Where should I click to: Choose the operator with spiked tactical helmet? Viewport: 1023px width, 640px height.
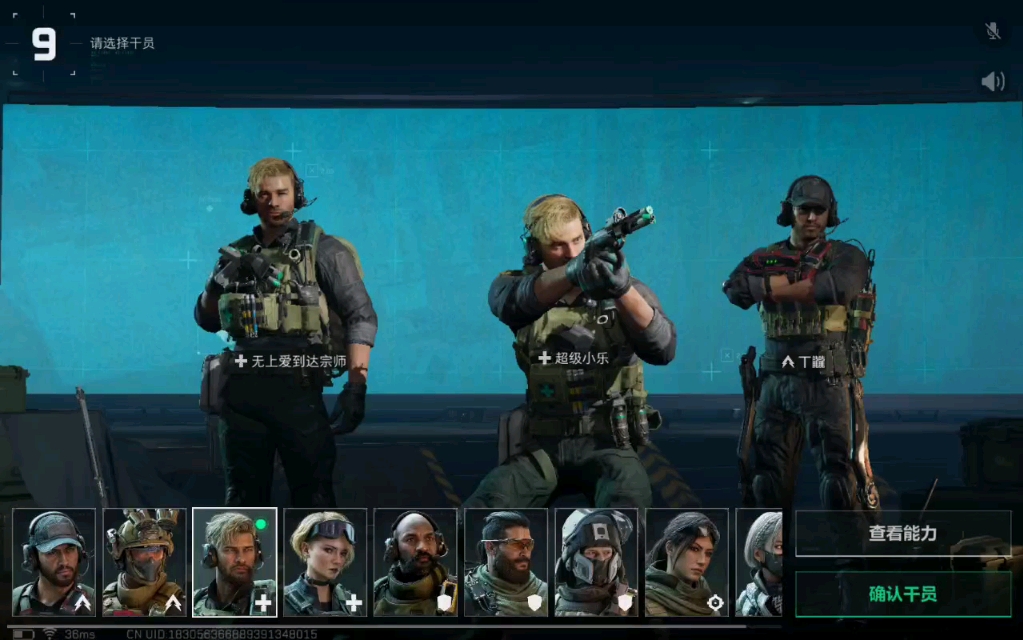pyautogui.click(x=144, y=562)
